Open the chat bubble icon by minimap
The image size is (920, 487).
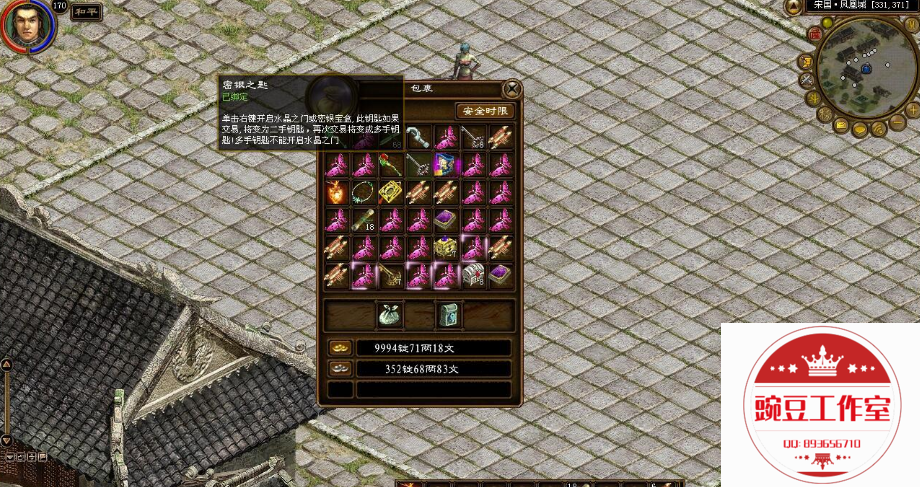click(859, 130)
